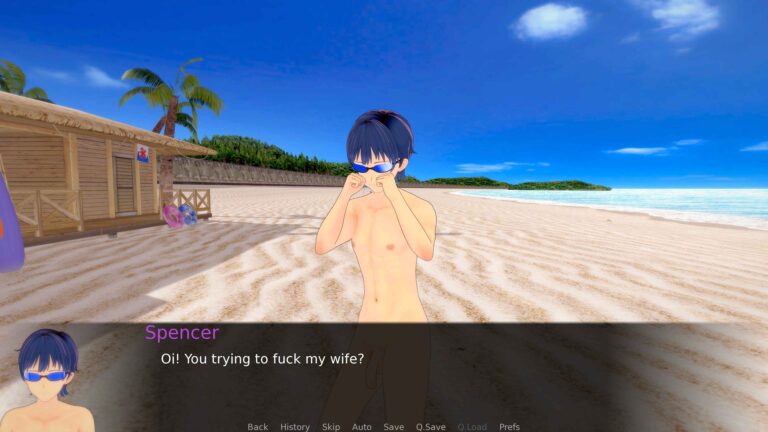768x432 pixels.
Task: Quick save with Q.Save
Action: coord(431,427)
